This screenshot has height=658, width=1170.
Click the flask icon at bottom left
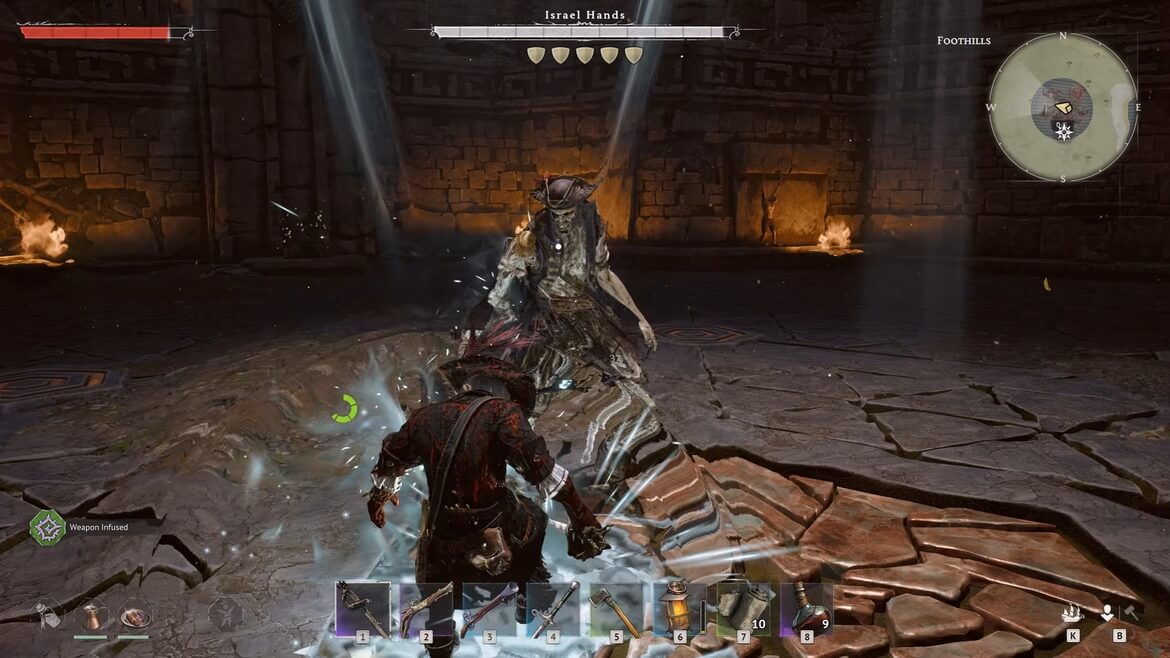click(x=47, y=613)
